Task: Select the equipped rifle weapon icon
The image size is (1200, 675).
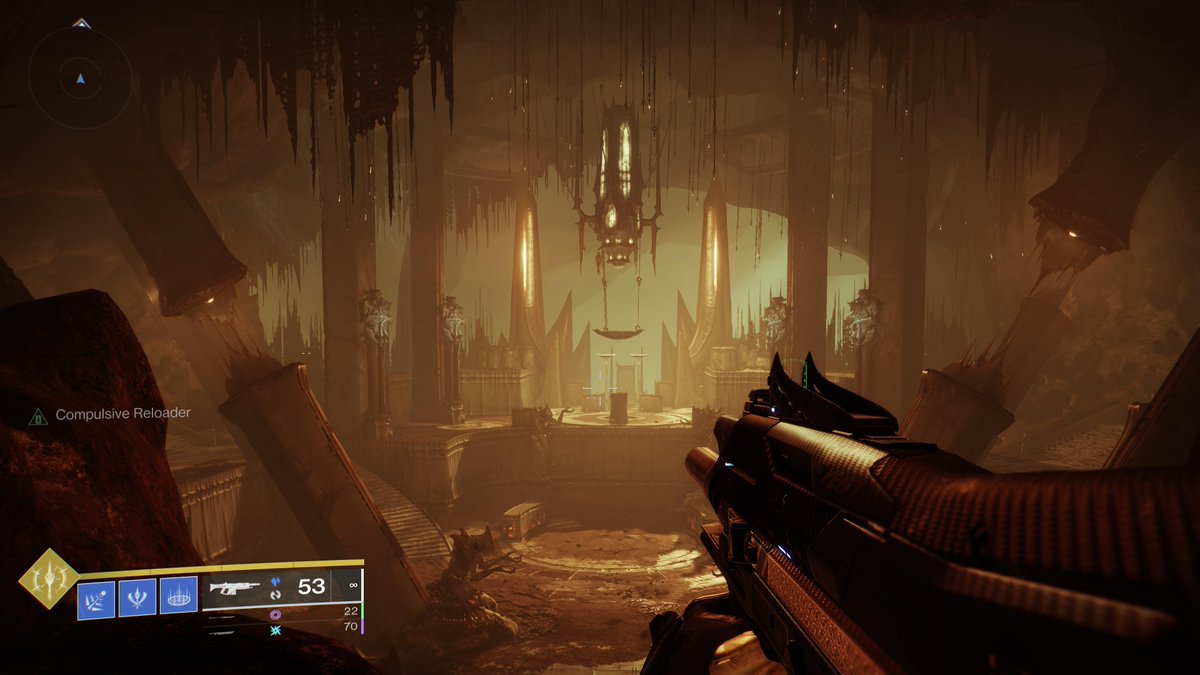Action: pos(232,589)
